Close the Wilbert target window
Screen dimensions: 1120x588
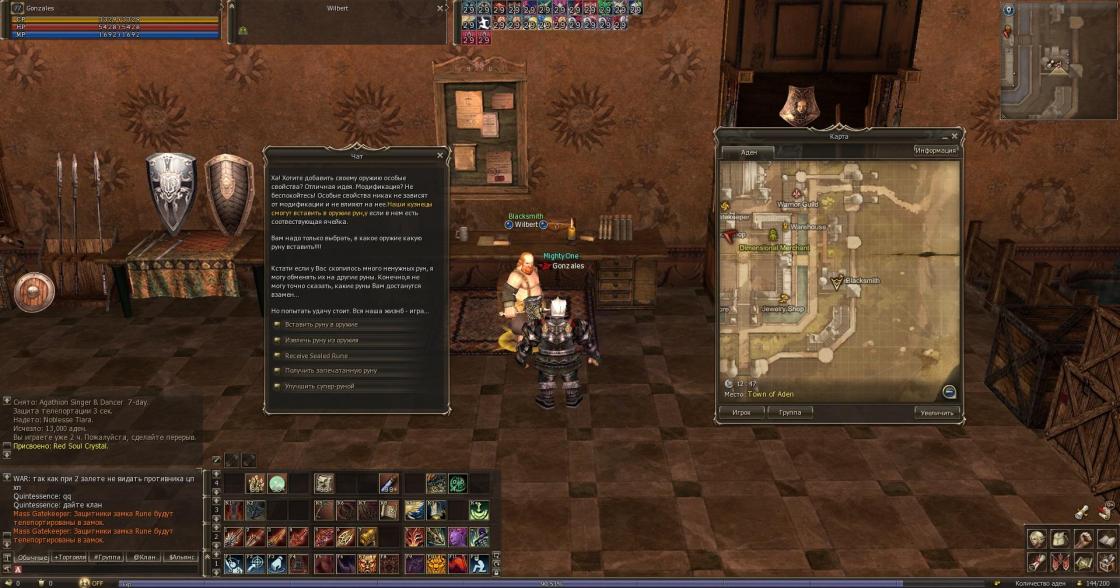(x=440, y=8)
